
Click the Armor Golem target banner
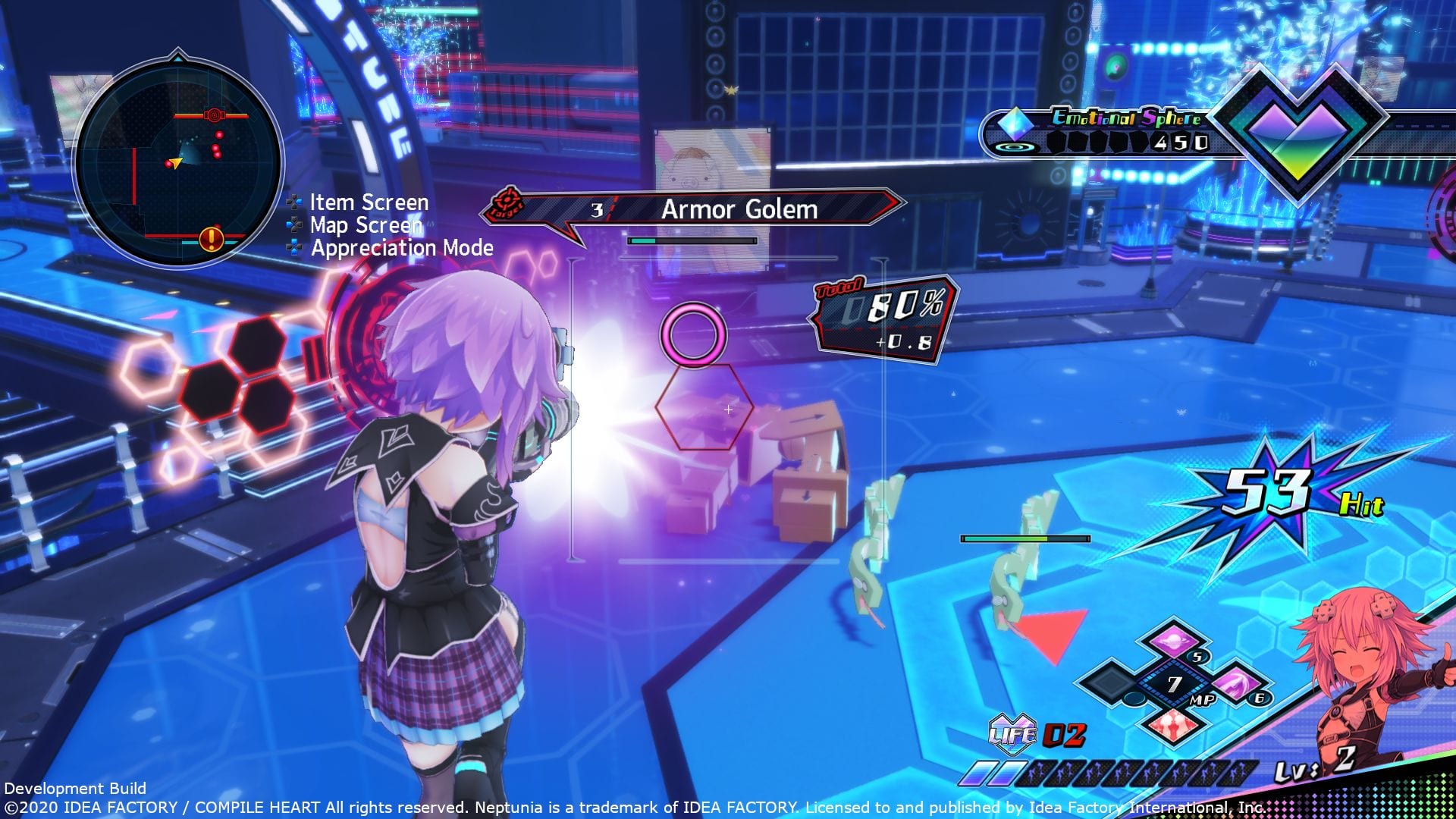(739, 209)
